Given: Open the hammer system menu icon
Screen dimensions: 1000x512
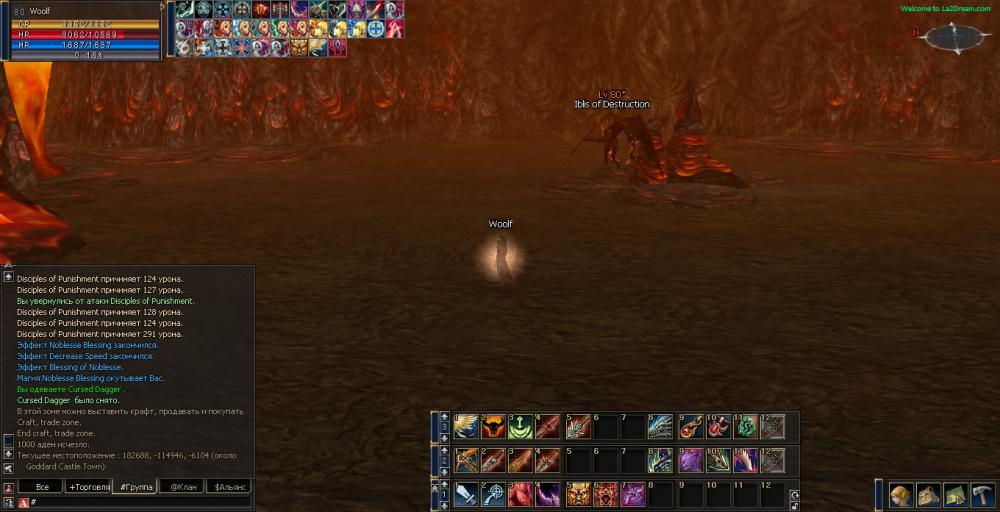Looking at the screenshot, I should click(x=982, y=496).
